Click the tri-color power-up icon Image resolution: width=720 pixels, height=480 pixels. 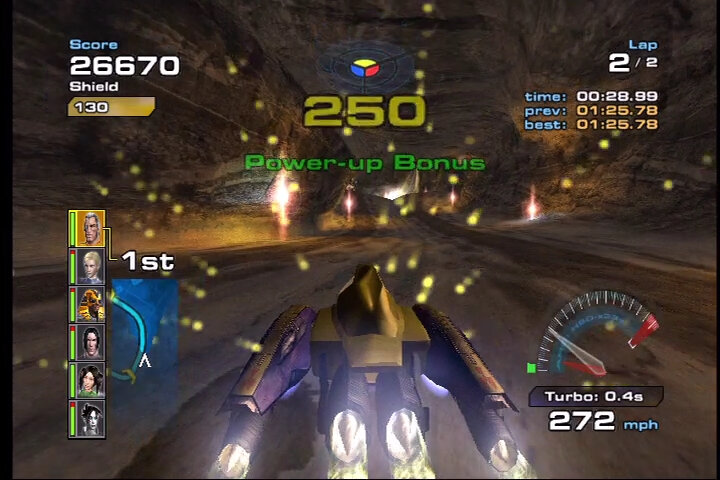pos(362,70)
